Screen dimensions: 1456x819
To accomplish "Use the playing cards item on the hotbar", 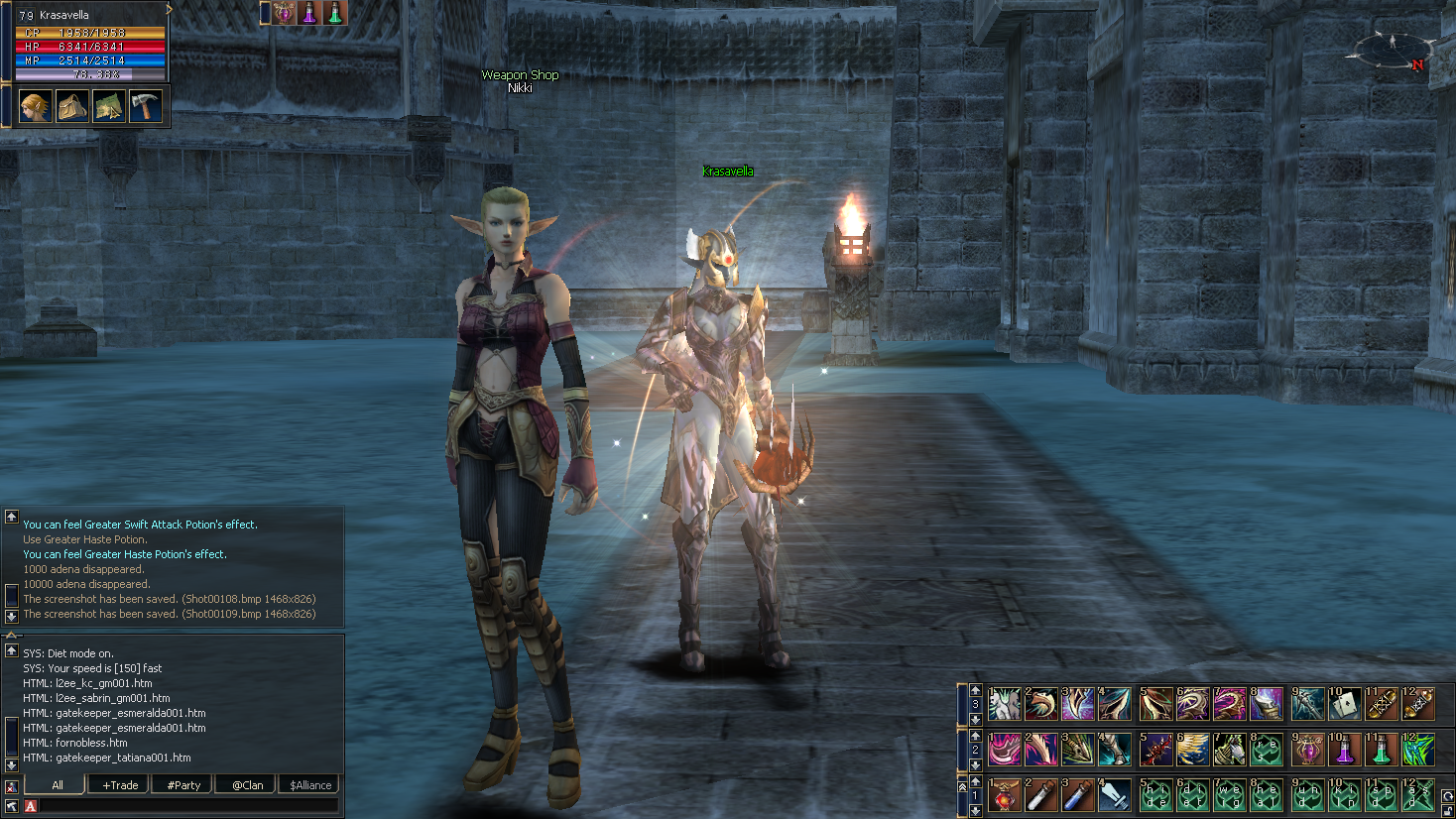I will click(1345, 704).
